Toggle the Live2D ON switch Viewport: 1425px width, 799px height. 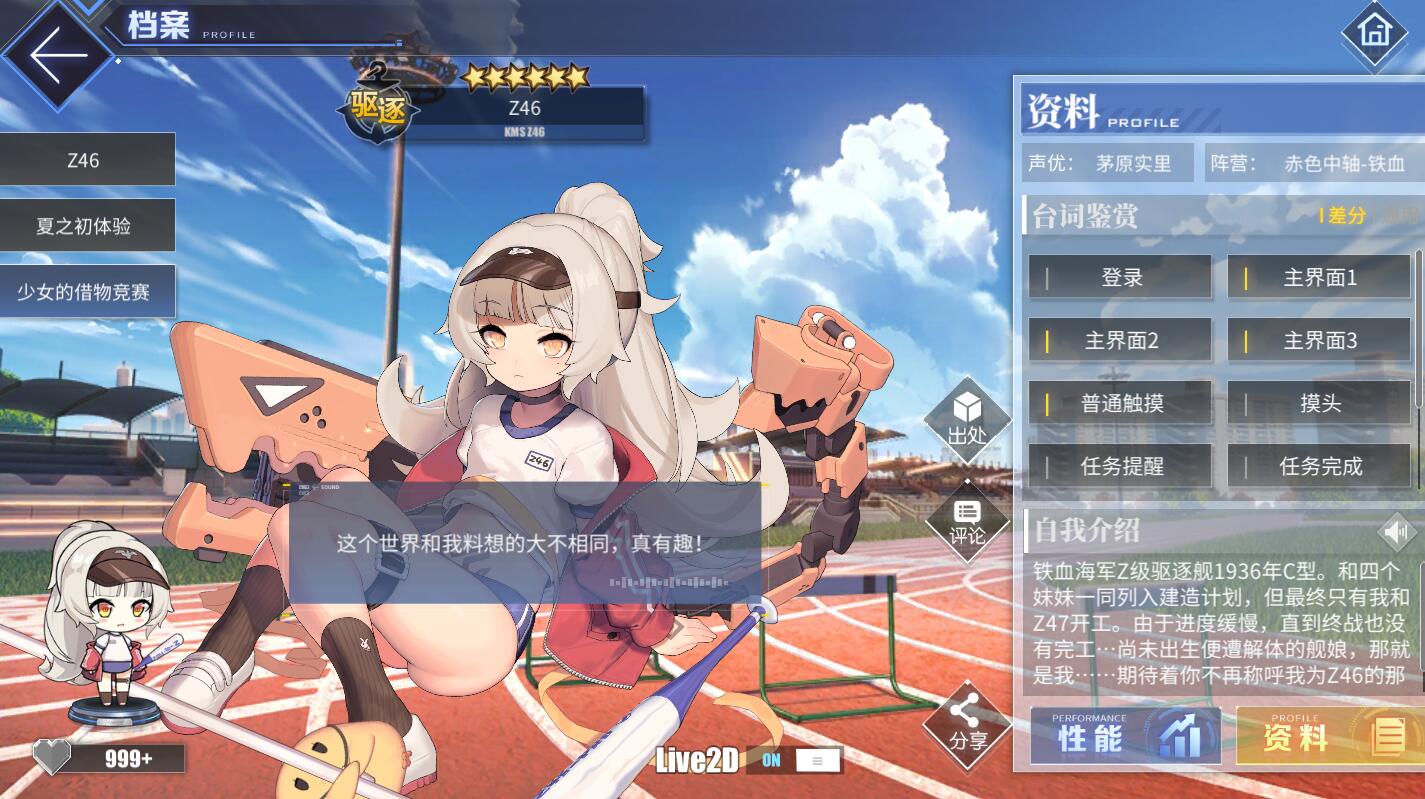794,760
